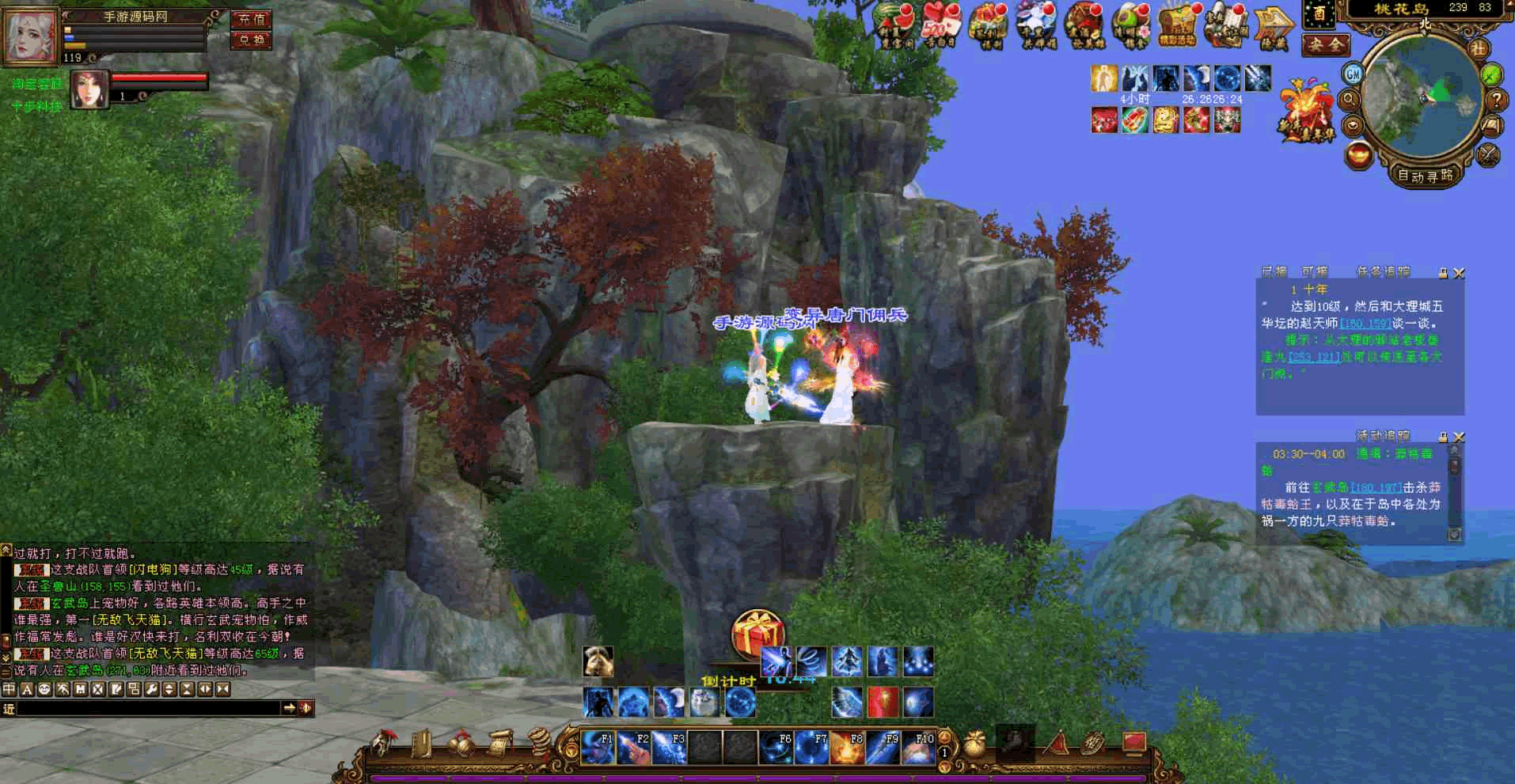Open the GM button beside the minimap
Image resolution: width=1515 pixels, height=784 pixels.
pos(1353,74)
